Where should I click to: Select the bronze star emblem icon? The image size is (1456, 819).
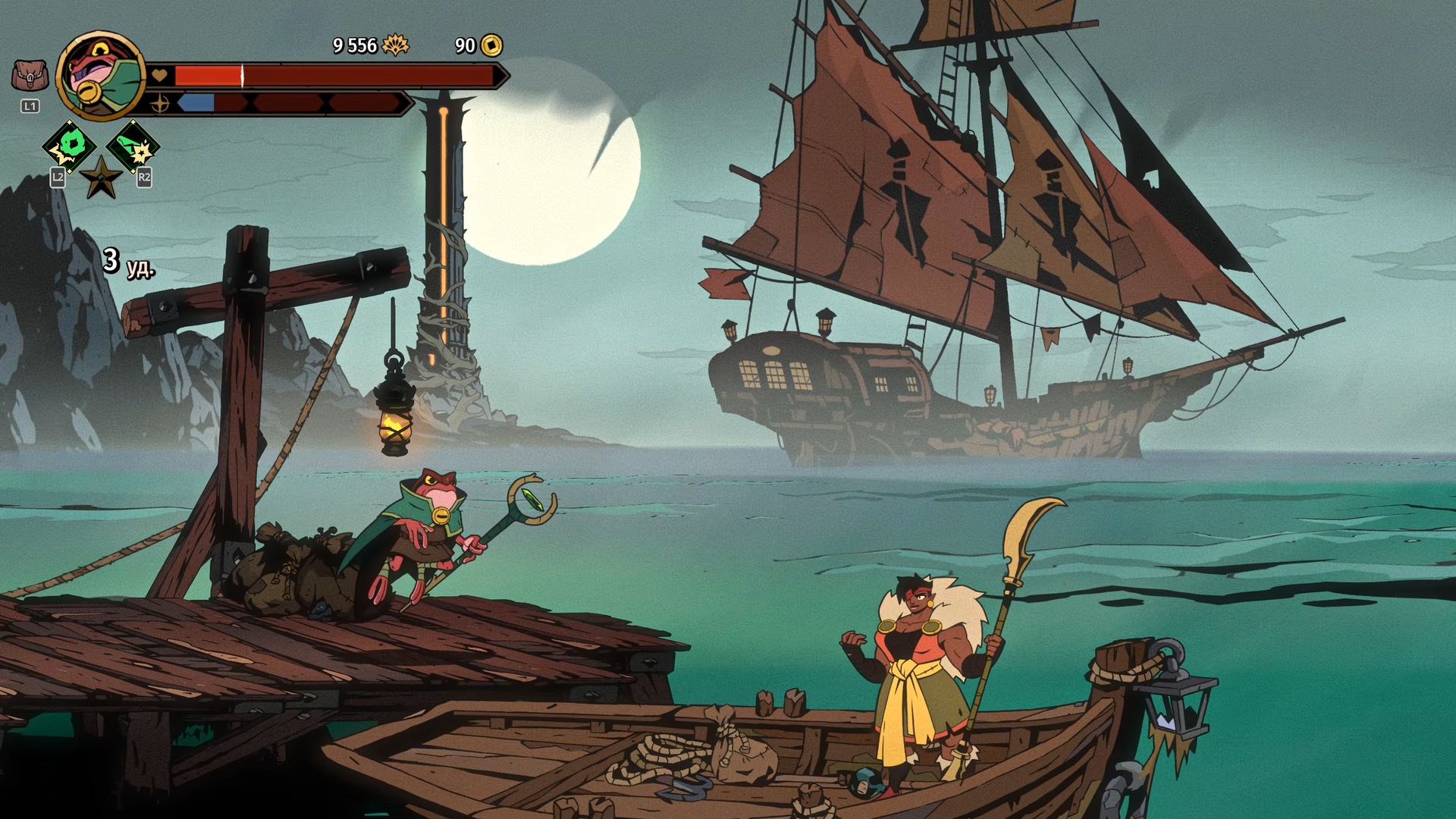click(101, 179)
